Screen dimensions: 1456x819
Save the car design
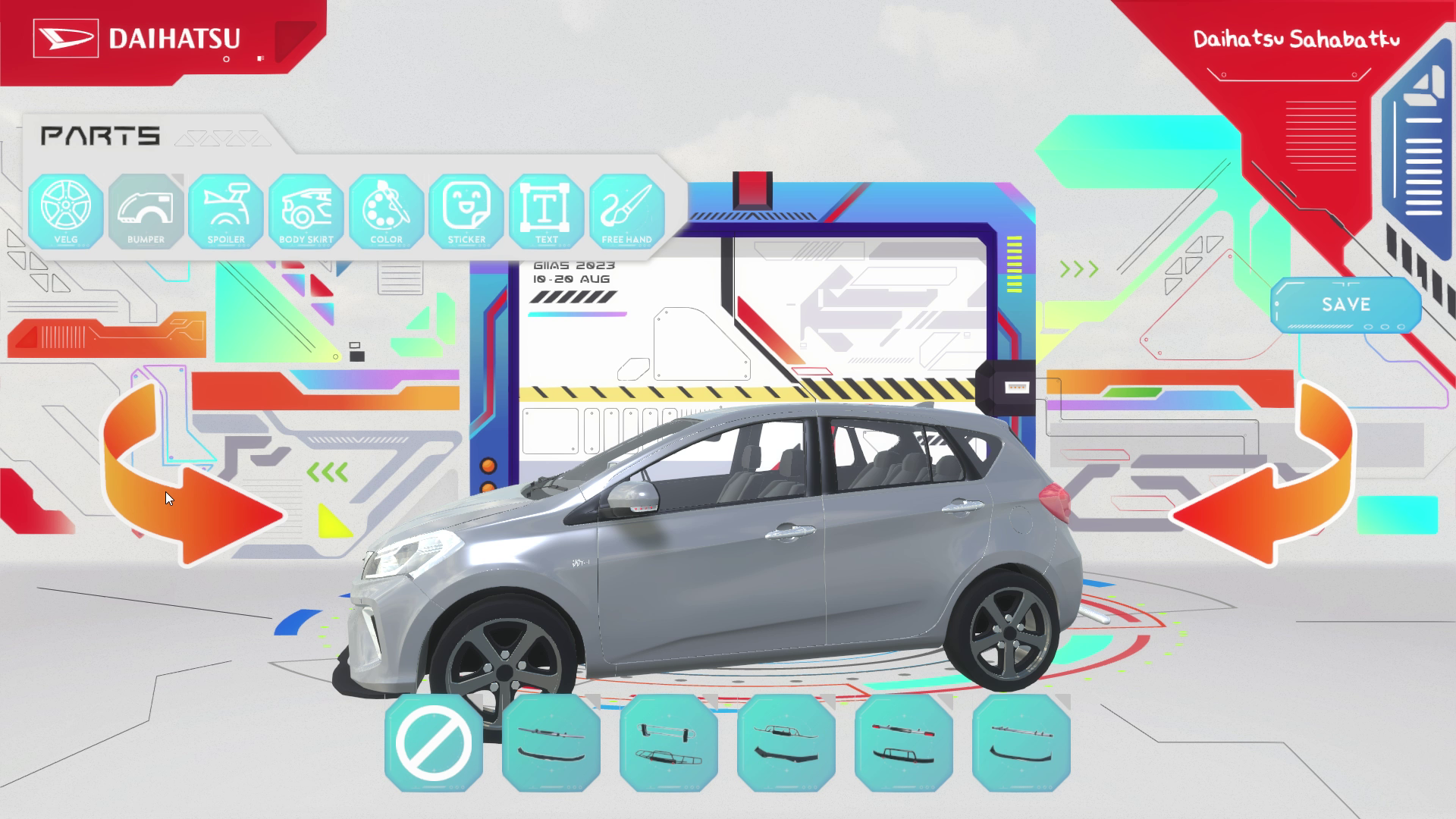pos(1346,305)
